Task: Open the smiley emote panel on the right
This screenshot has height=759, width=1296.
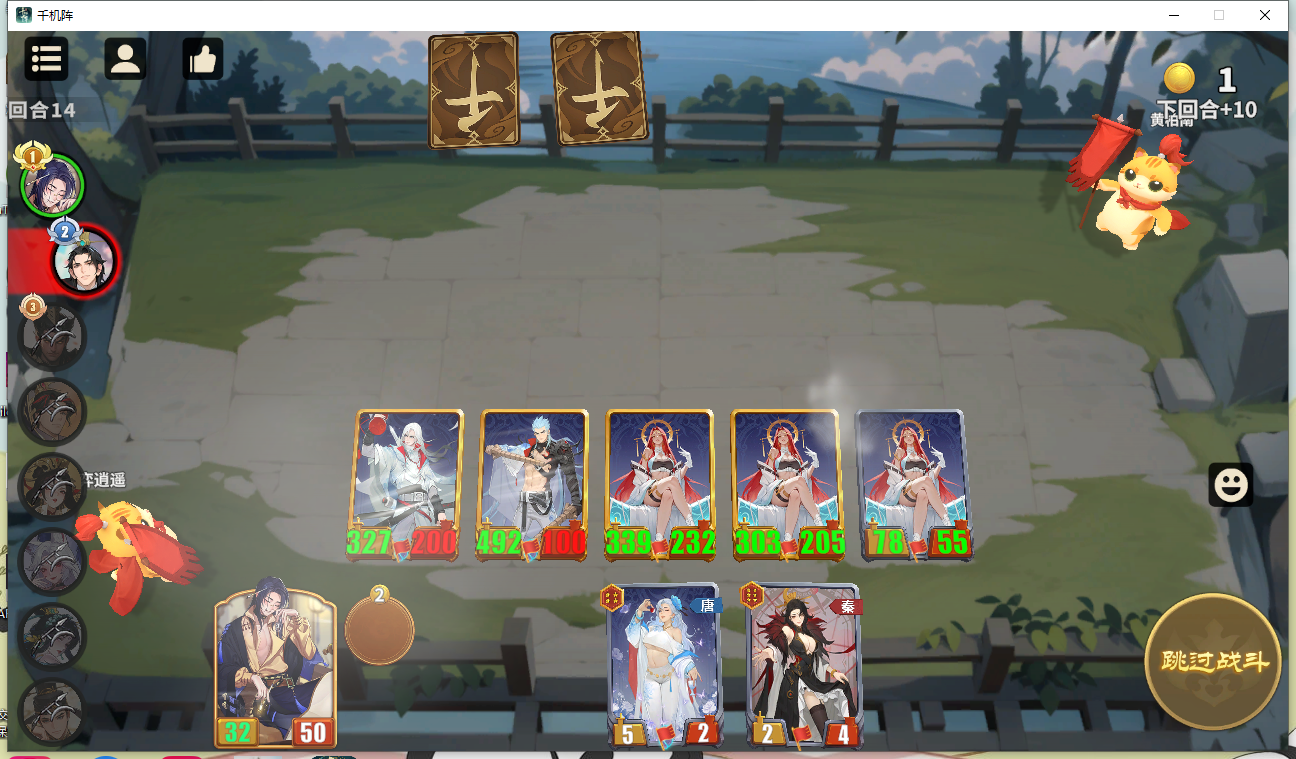Action: click(x=1230, y=485)
